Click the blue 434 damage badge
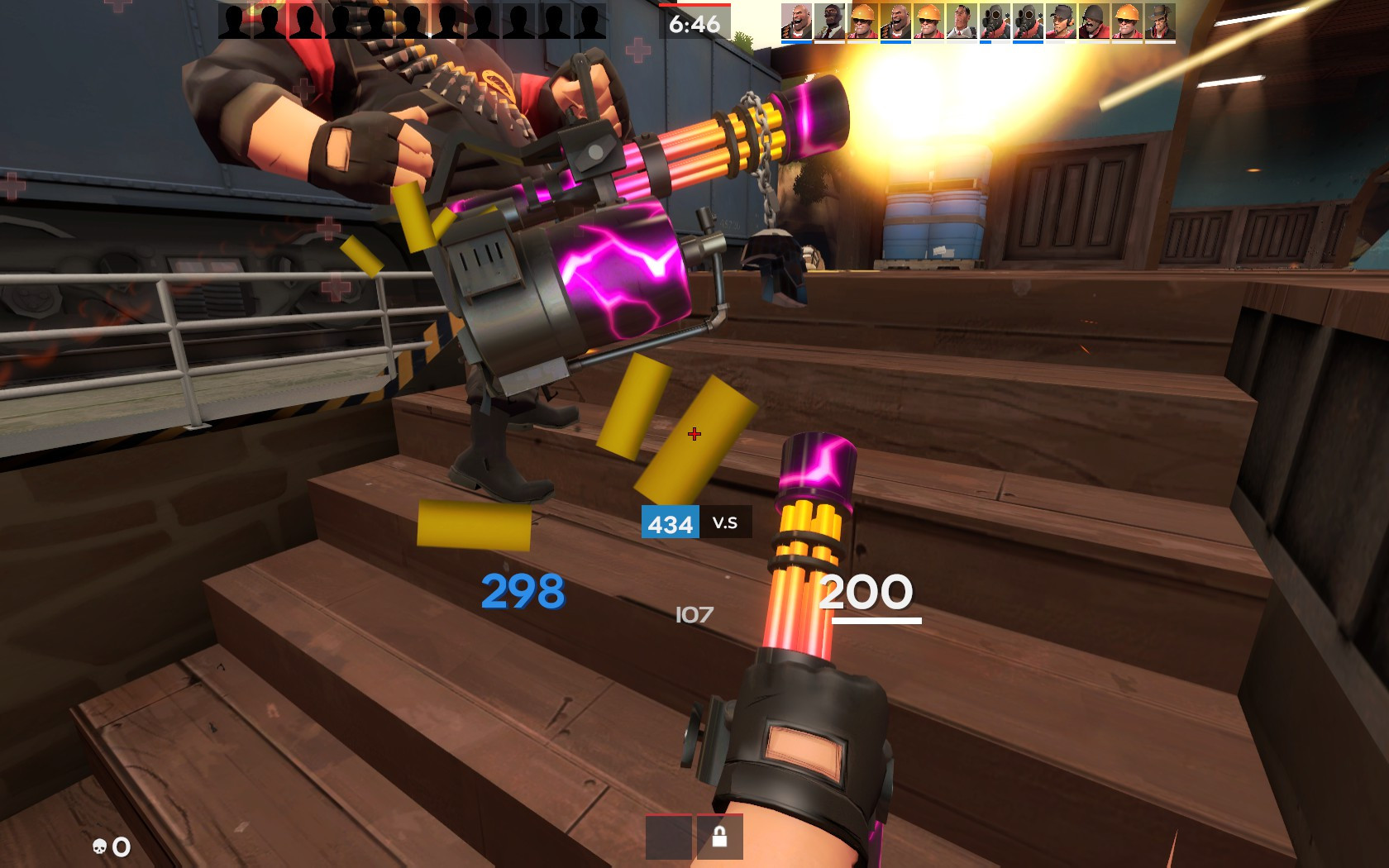This screenshot has height=868, width=1389. click(672, 523)
